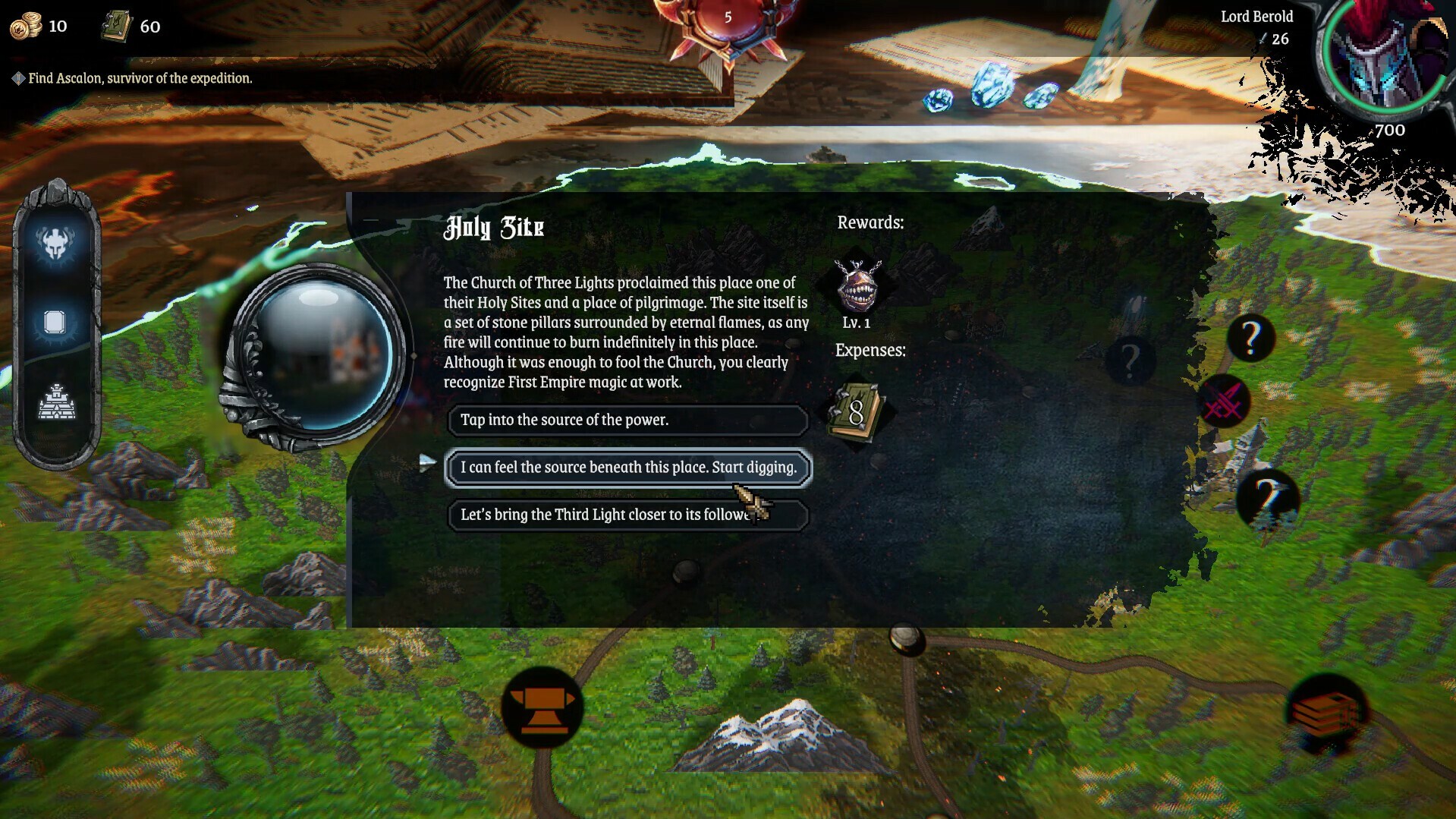Click the amulet reward icon labeled Lv. 1
This screenshot has width=1456, height=819.
(857, 289)
